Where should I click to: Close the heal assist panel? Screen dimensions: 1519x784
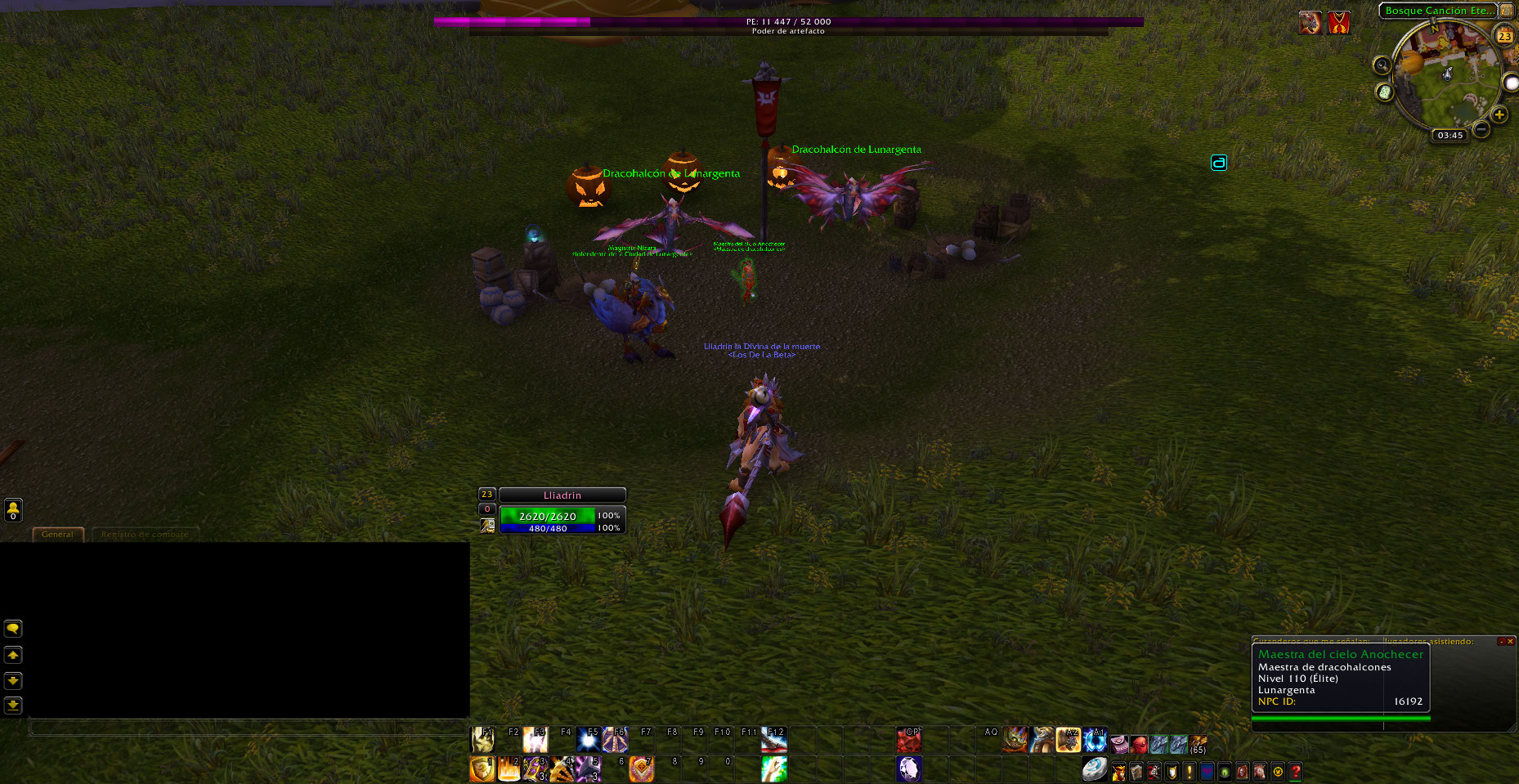pyautogui.click(x=1510, y=642)
